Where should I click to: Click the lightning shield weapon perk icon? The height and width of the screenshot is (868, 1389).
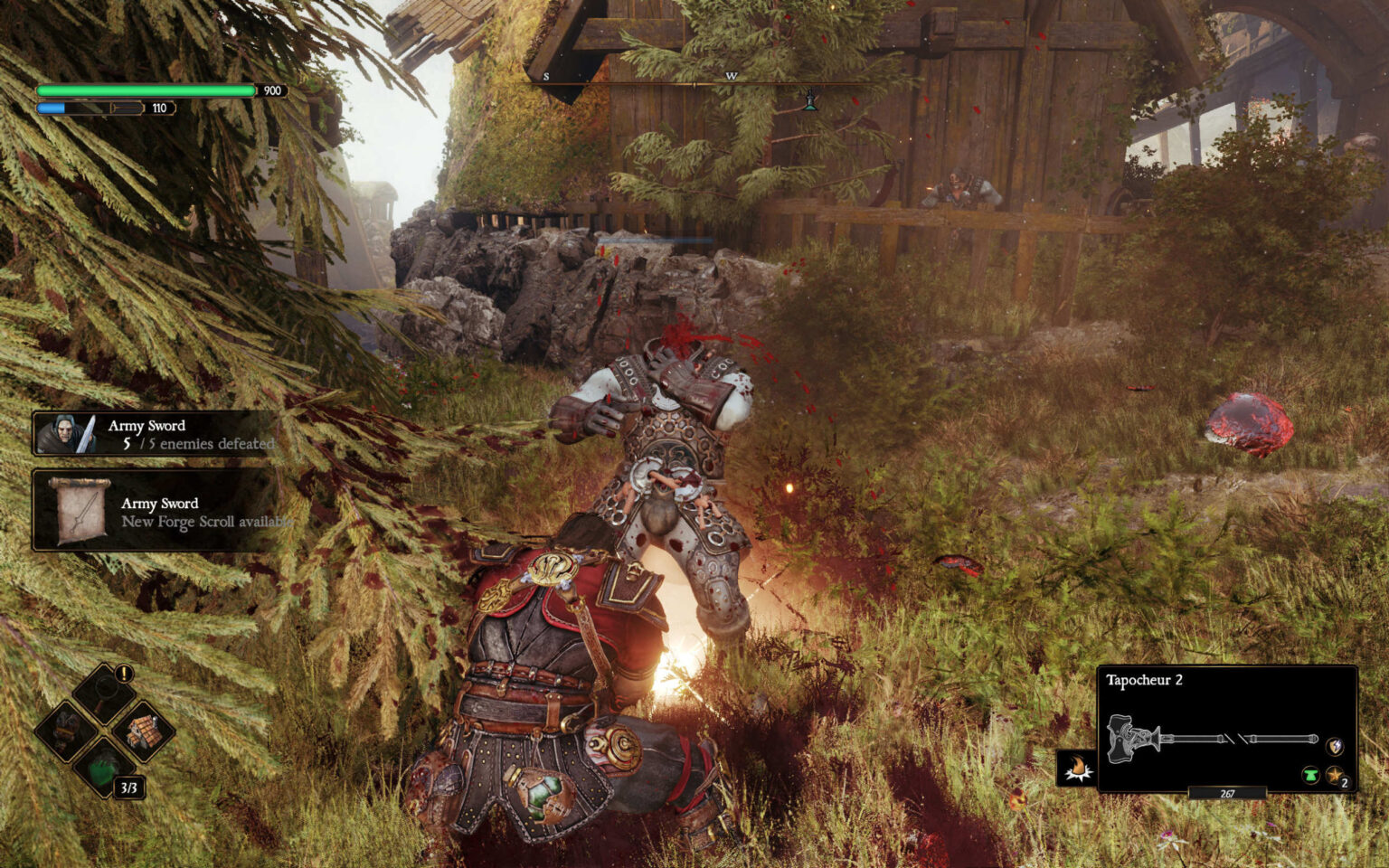point(1334,747)
